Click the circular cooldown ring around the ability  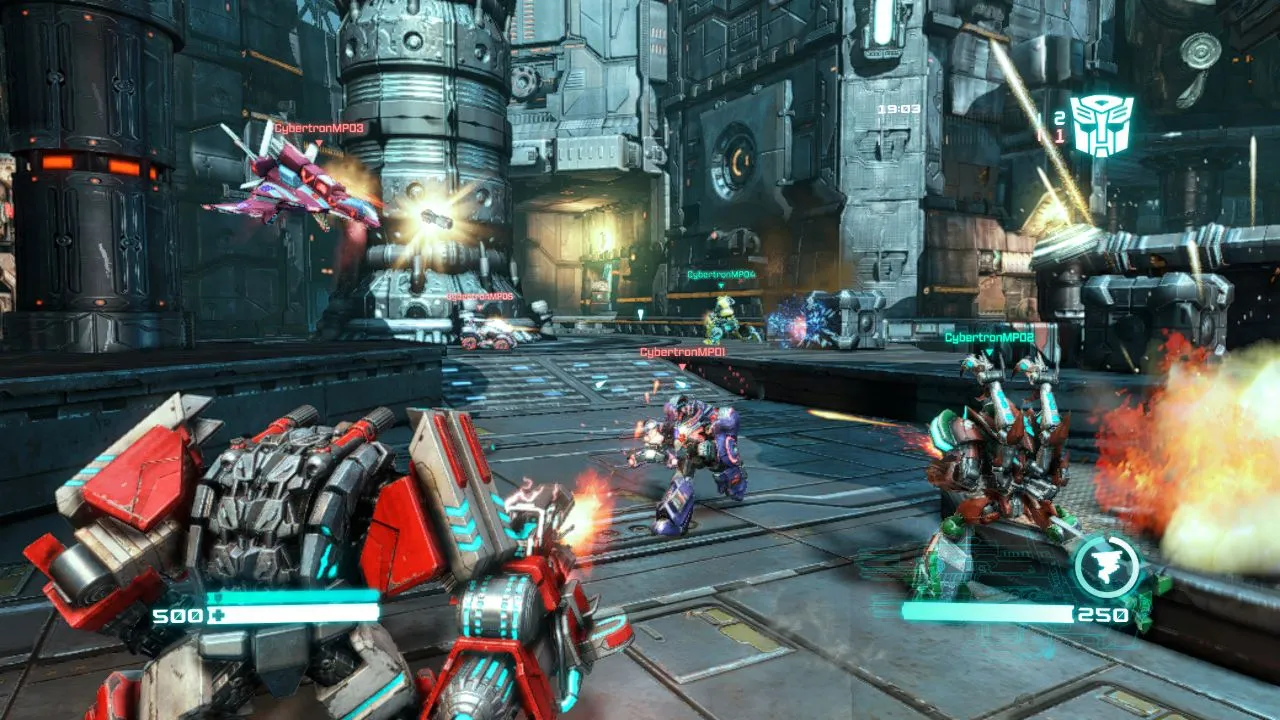[x=1106, y=539]
